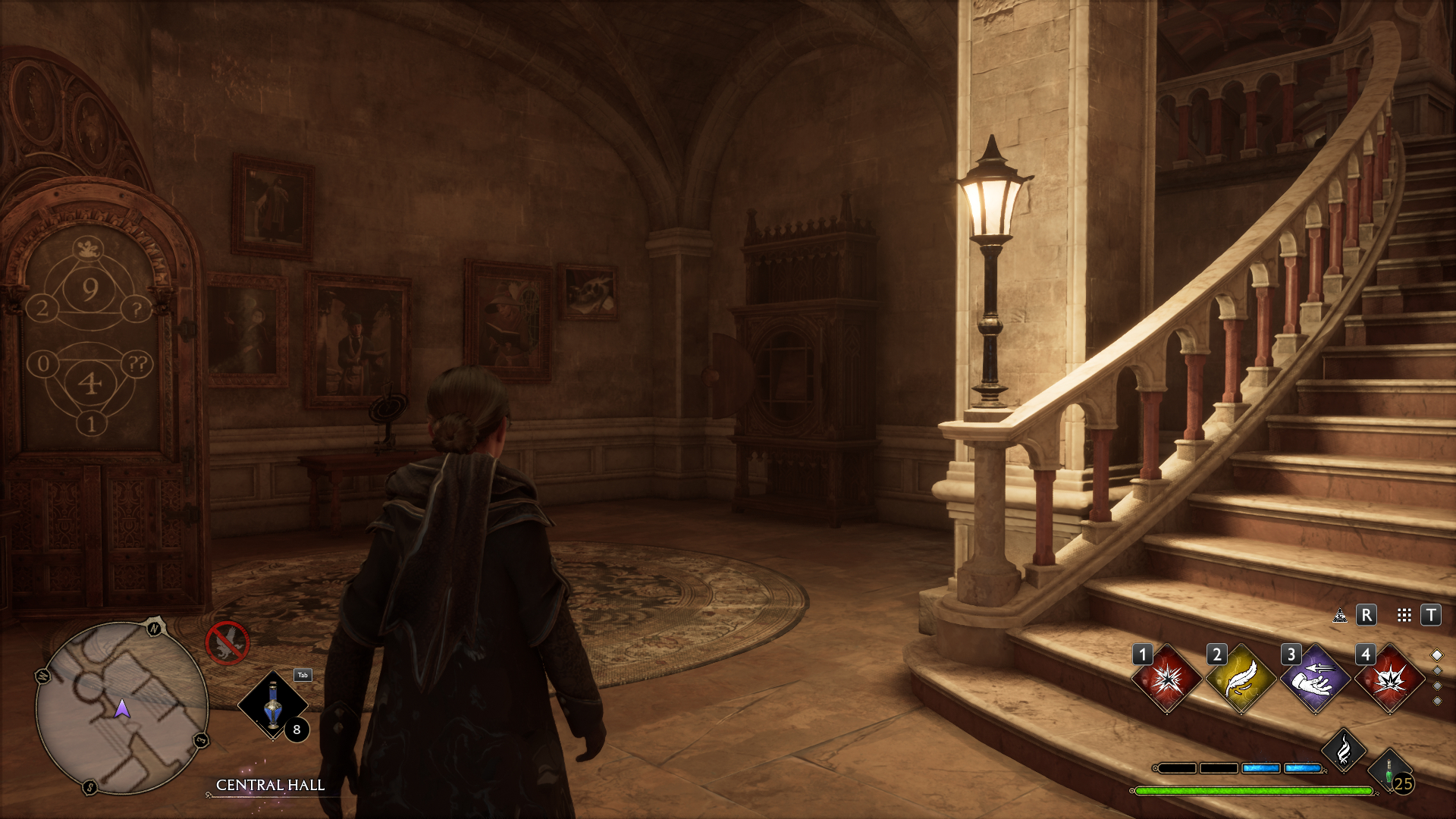Click the no-flying mount restriction icon
Viewport: 1456px width, 819px height.
pyautogui.click(x=227, y=643)
